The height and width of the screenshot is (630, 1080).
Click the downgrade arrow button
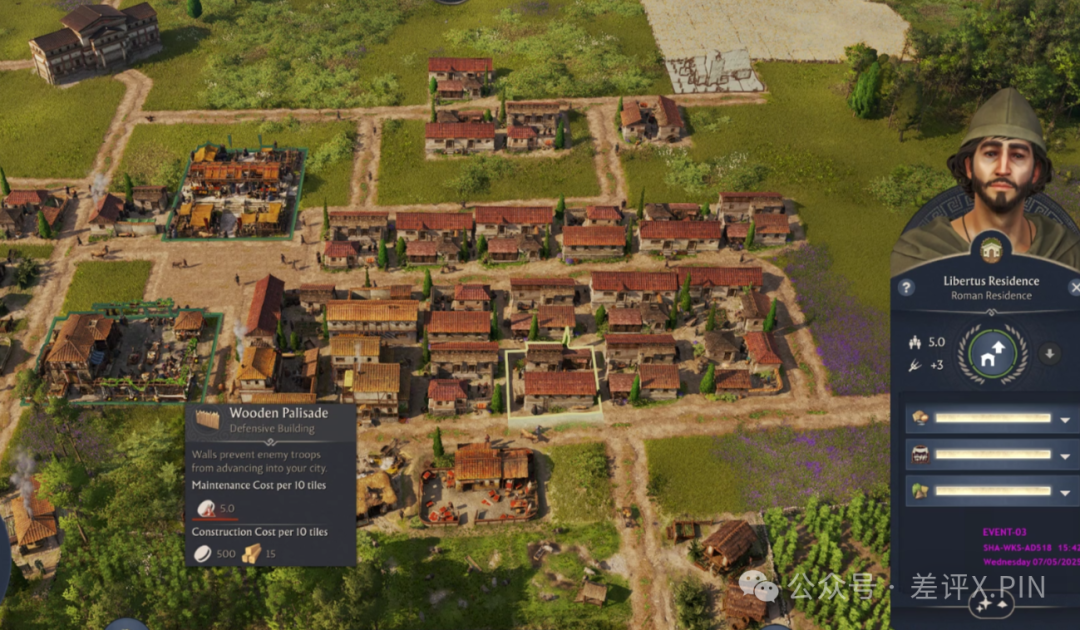coord(1049,353)
